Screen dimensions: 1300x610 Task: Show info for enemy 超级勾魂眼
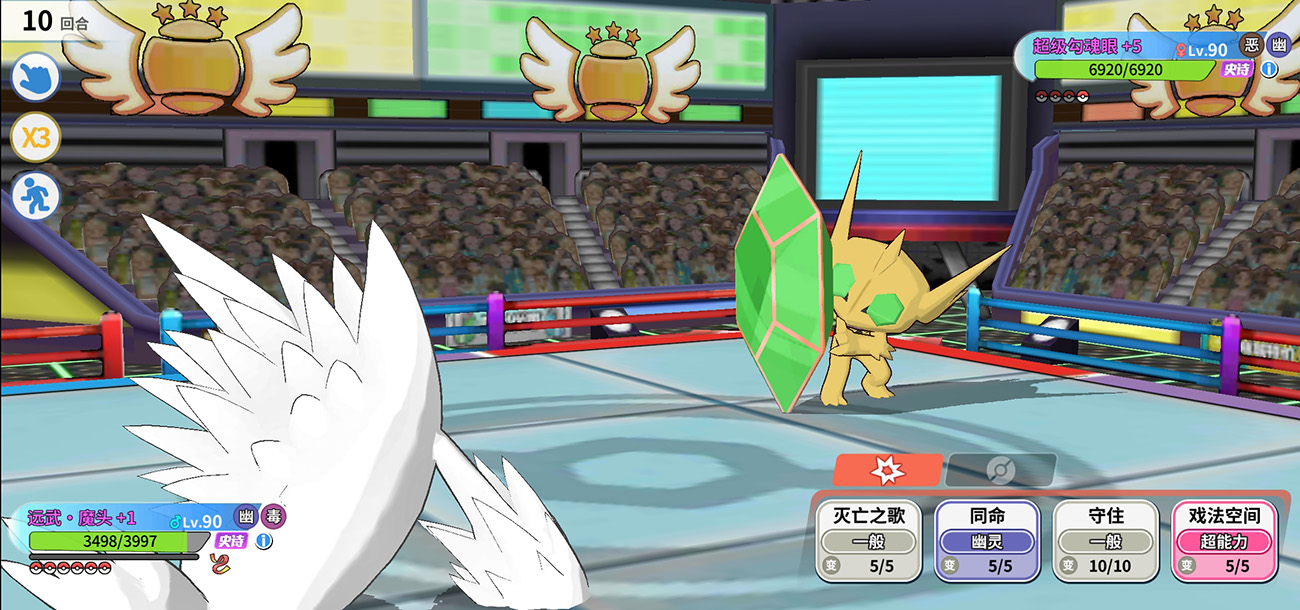(1269, 69)
